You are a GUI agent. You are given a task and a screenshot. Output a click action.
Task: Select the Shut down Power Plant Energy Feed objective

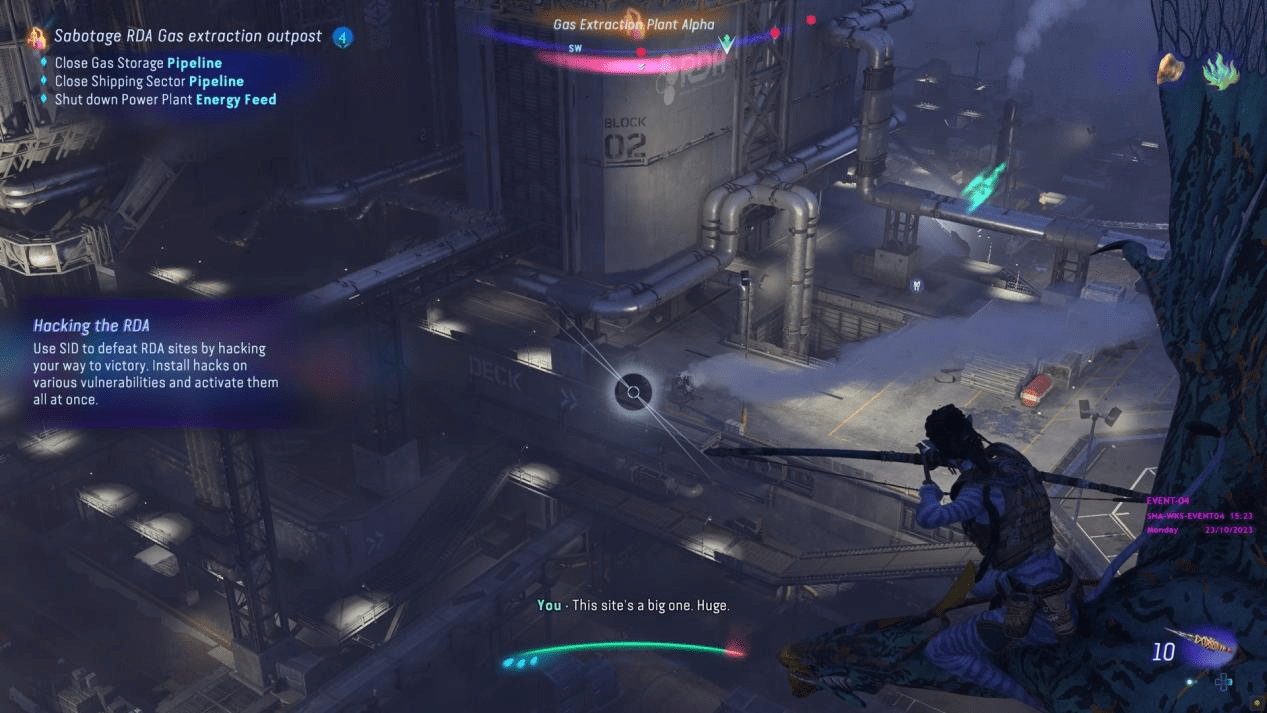[165, 99]
